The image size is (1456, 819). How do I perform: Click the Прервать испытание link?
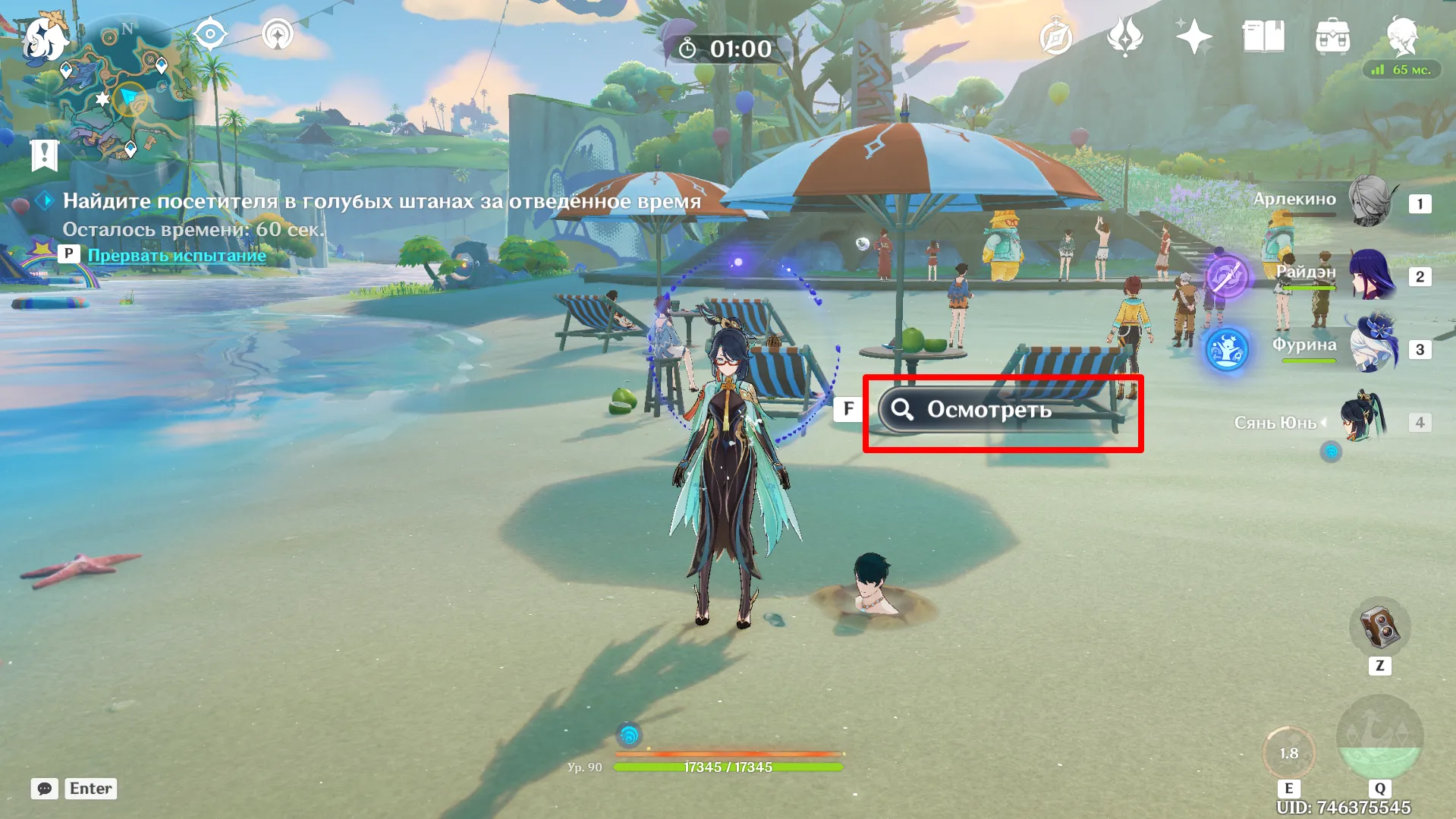[177, 255]
